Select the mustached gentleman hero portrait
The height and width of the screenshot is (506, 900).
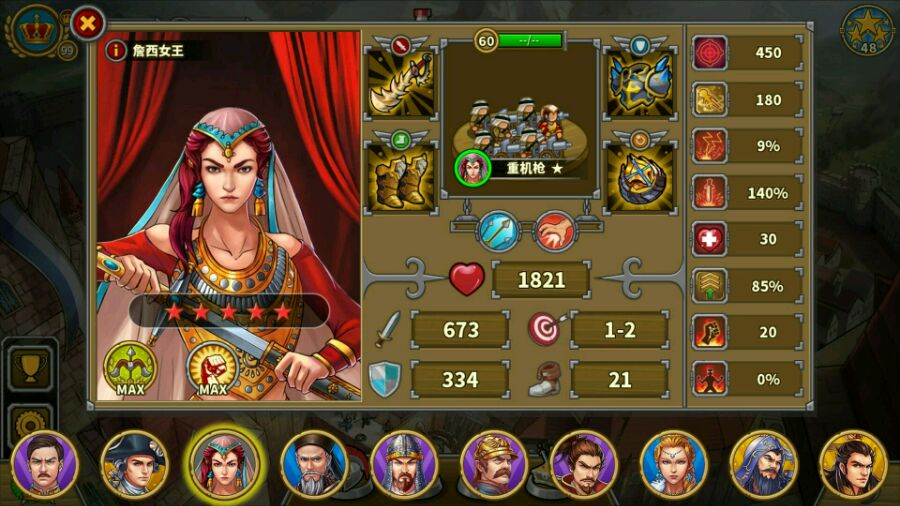tap(45, 464)
